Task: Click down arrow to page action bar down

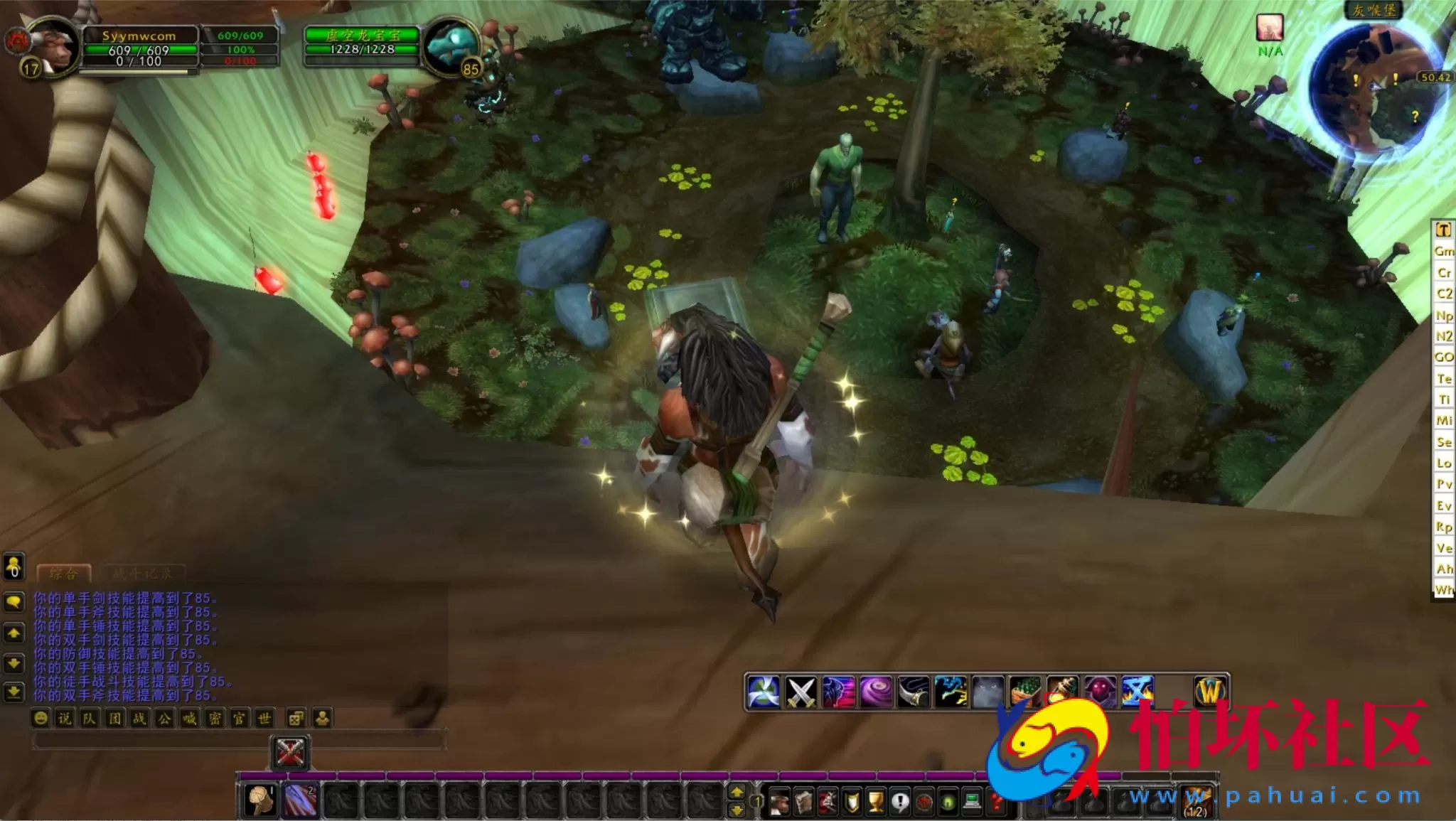Action: (737, 811)
